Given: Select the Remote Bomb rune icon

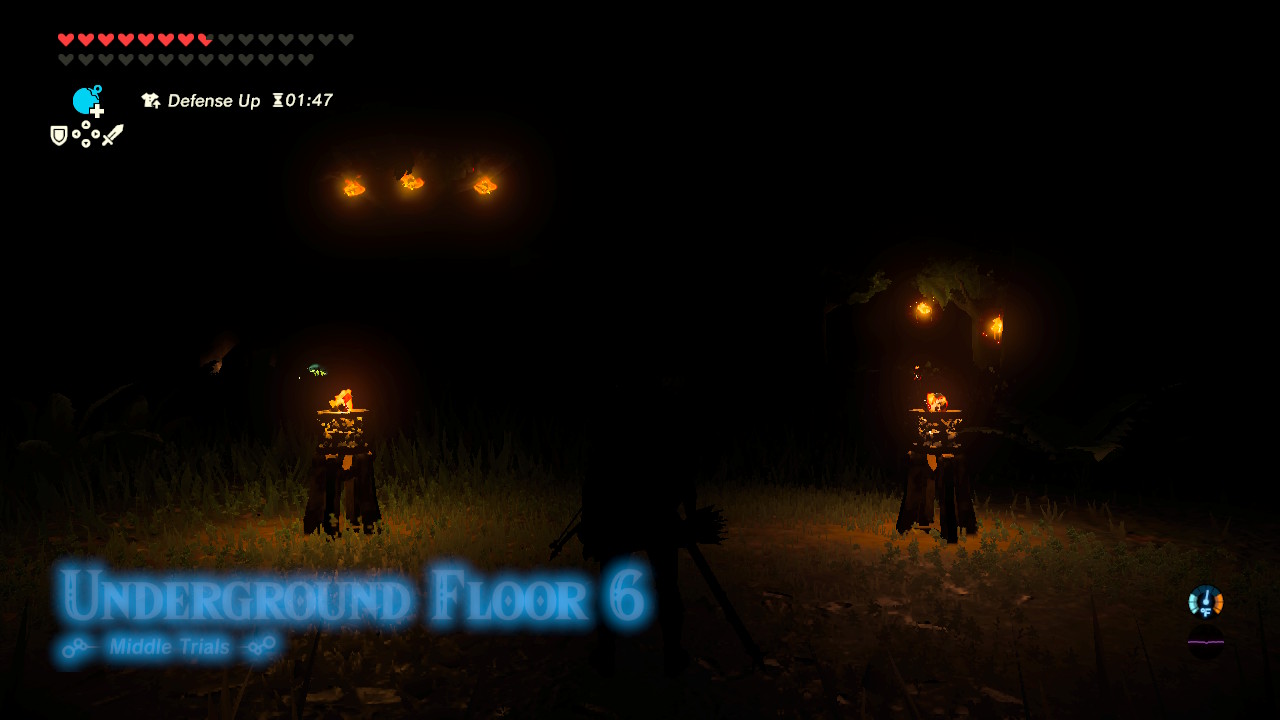Looking at the screenshot, I should click(86, 100).
